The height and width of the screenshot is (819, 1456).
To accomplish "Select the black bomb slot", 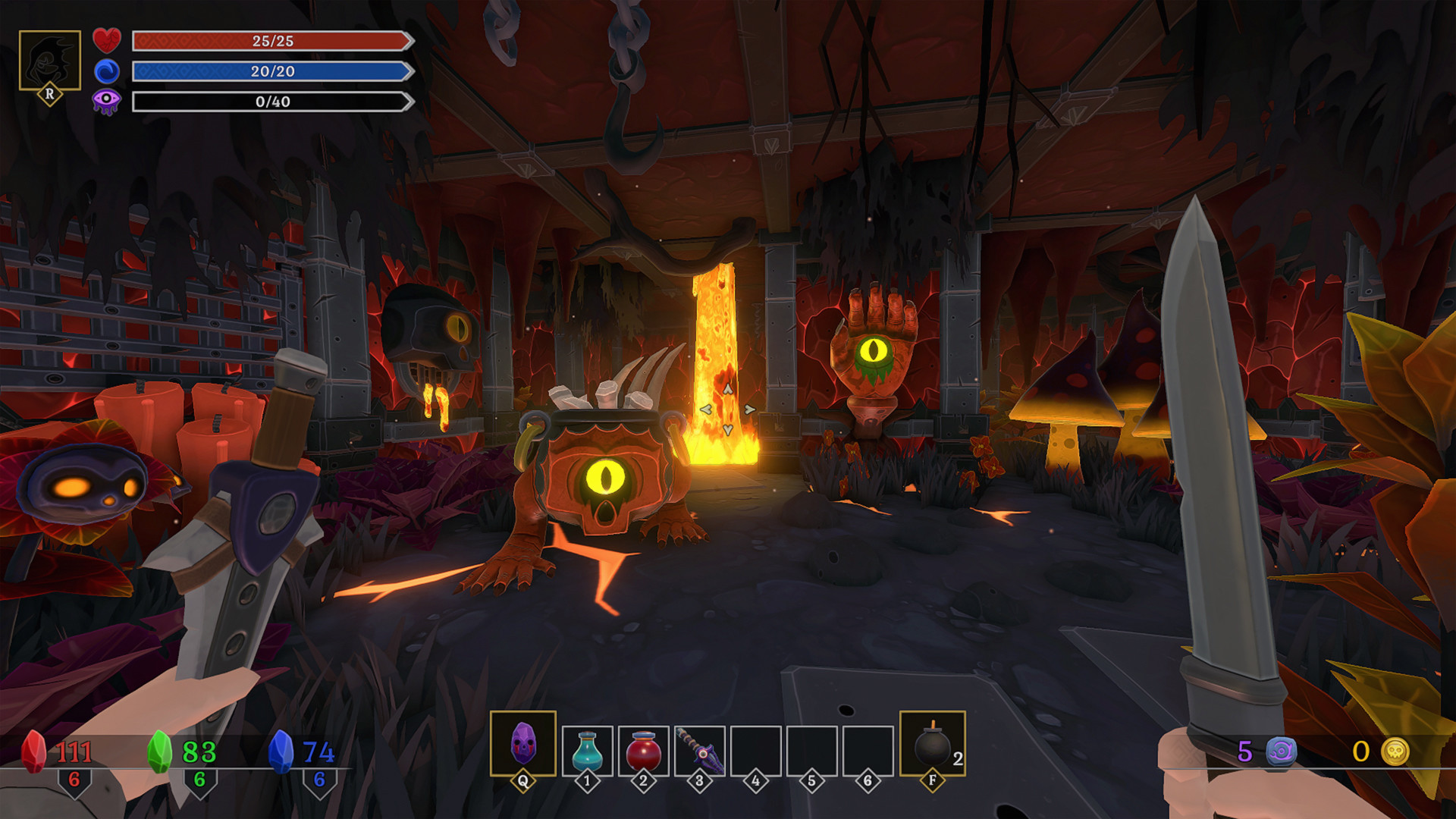I will 932,745.
